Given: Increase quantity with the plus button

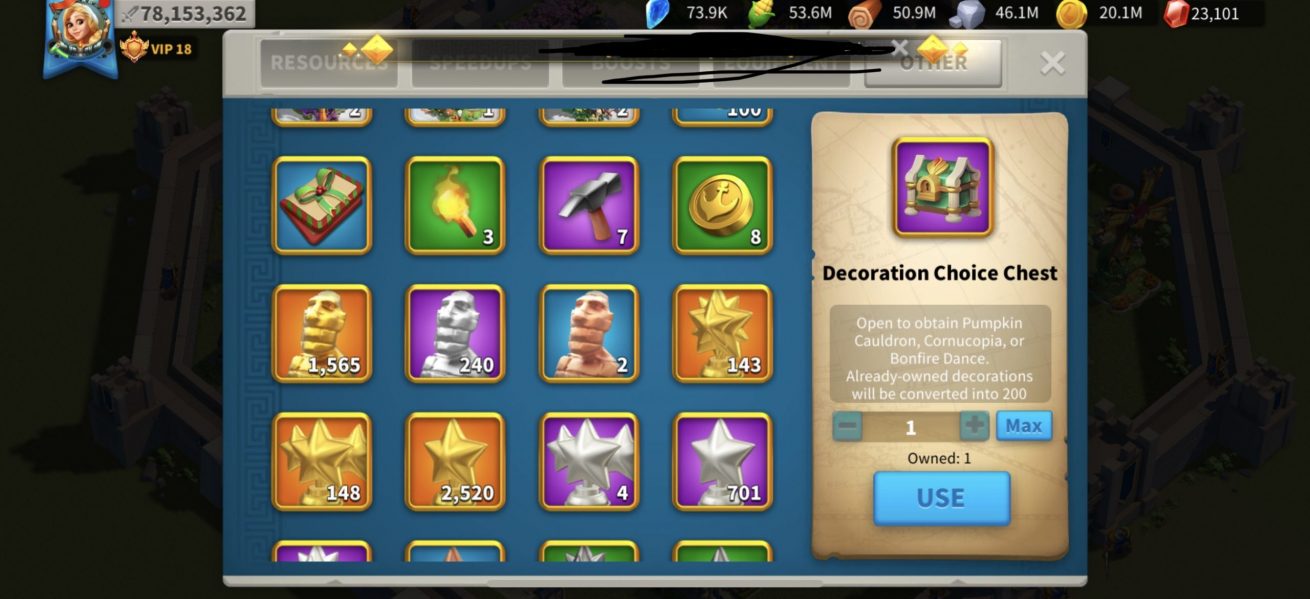Looking at the screenshot, I should (974, 426).
